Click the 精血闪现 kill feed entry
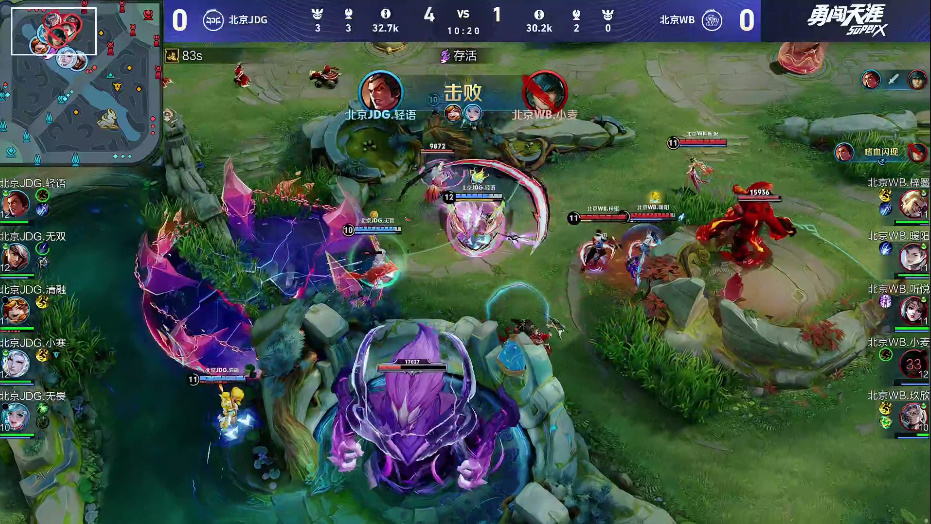 tap(882, 153)
